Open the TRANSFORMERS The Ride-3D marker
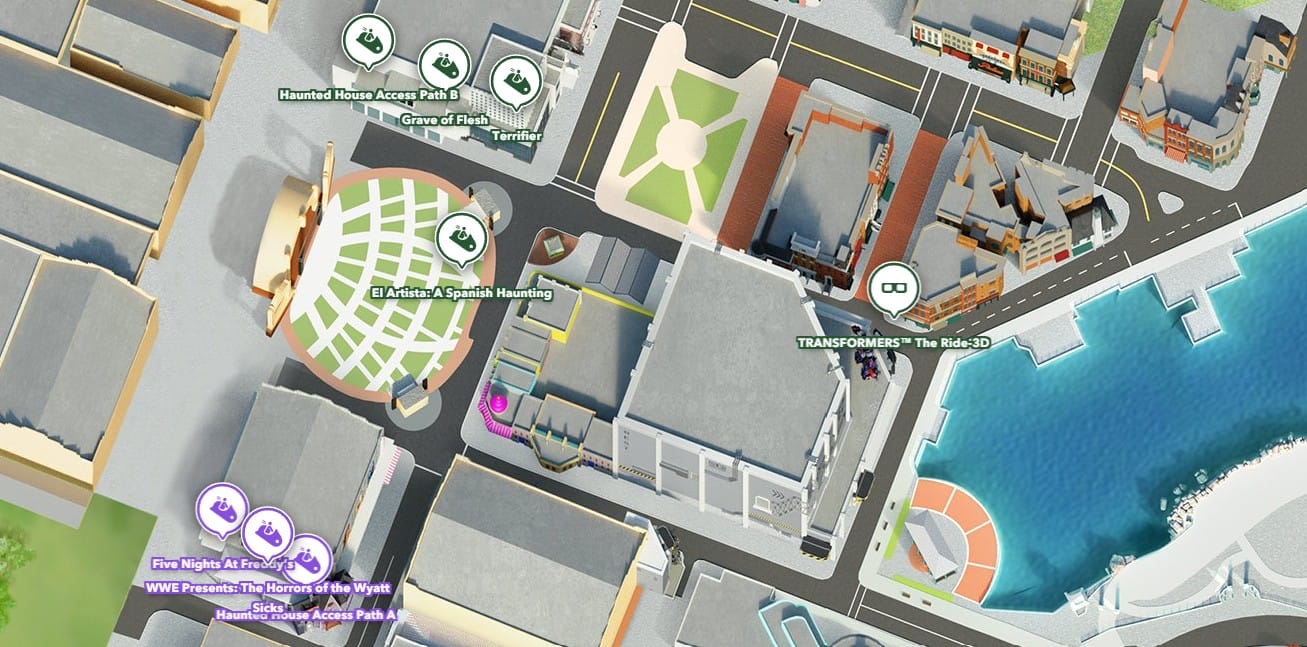 892,287
